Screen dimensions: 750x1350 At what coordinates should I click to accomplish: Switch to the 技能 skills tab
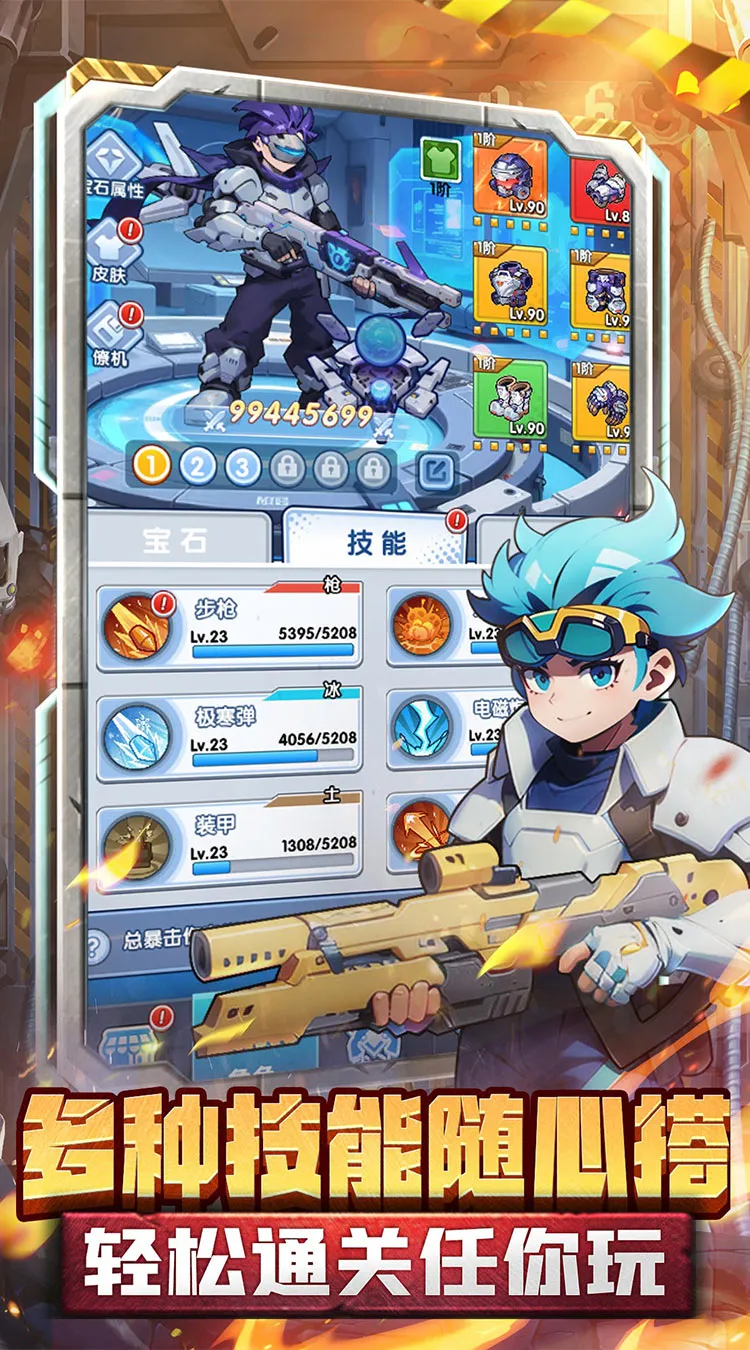coord(377,542)
